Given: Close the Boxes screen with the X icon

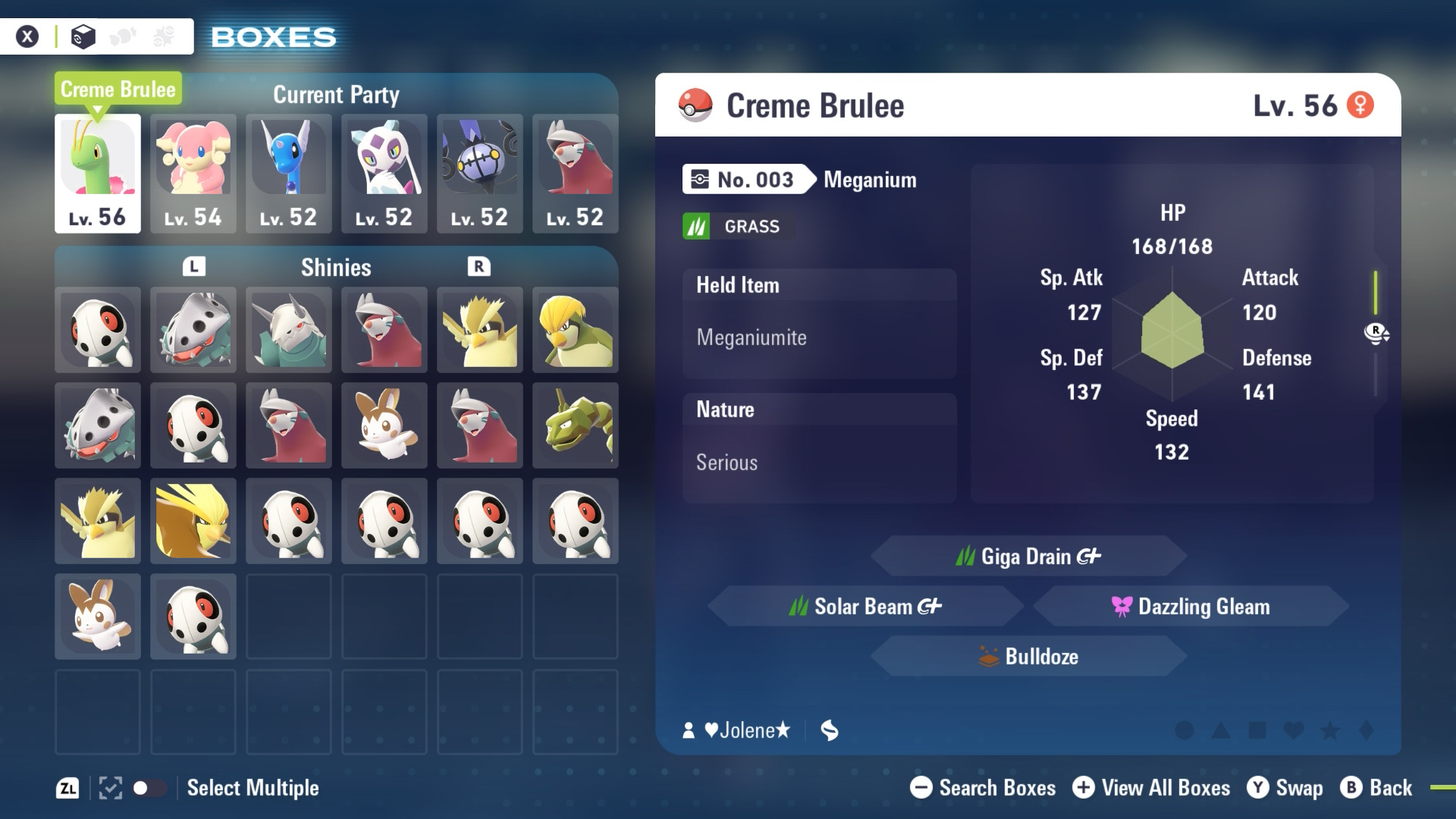Looking at the screenshot, I should pos(27,36).
